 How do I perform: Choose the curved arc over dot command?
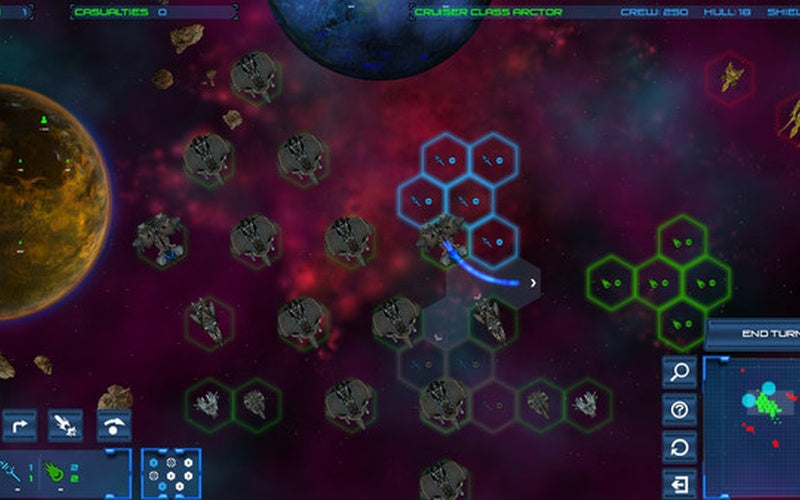point(114,426)
